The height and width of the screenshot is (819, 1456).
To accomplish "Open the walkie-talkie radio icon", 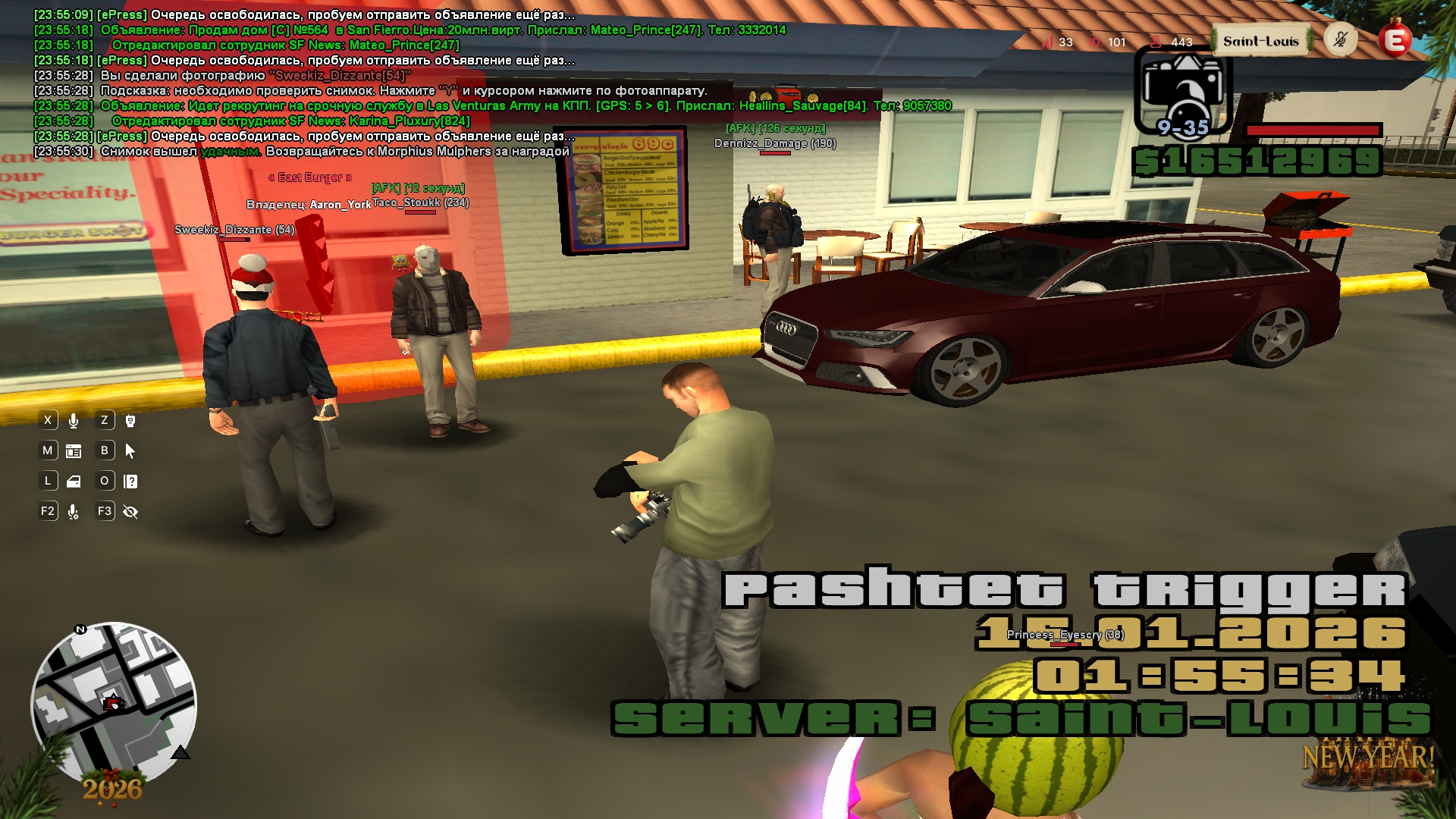I will click(130, 421).
